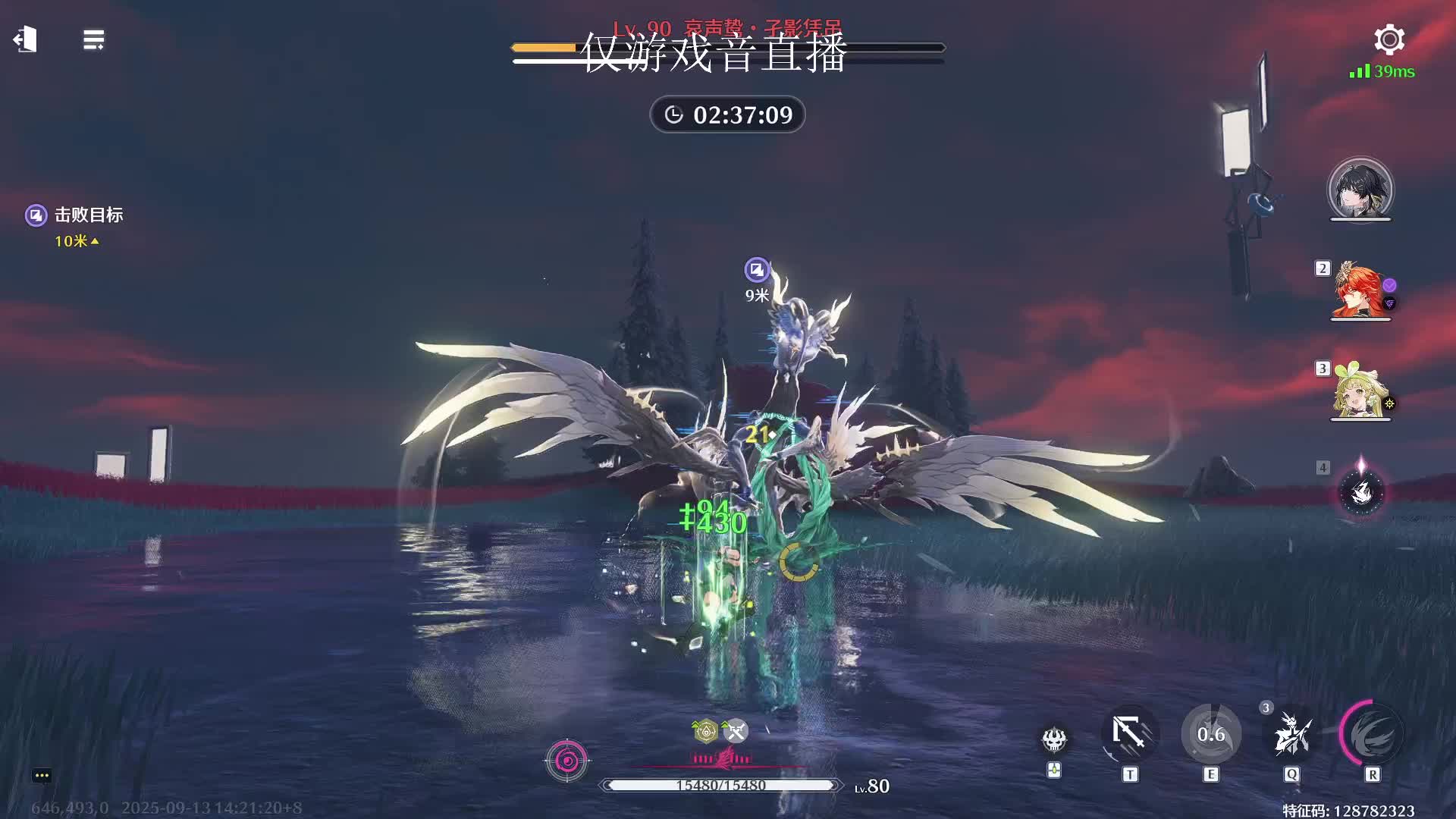Image resolution: width=1456 pixels, height=819 pixels.
Task: Select the fourth party slot icon
Action: (x=1361, y=491)
